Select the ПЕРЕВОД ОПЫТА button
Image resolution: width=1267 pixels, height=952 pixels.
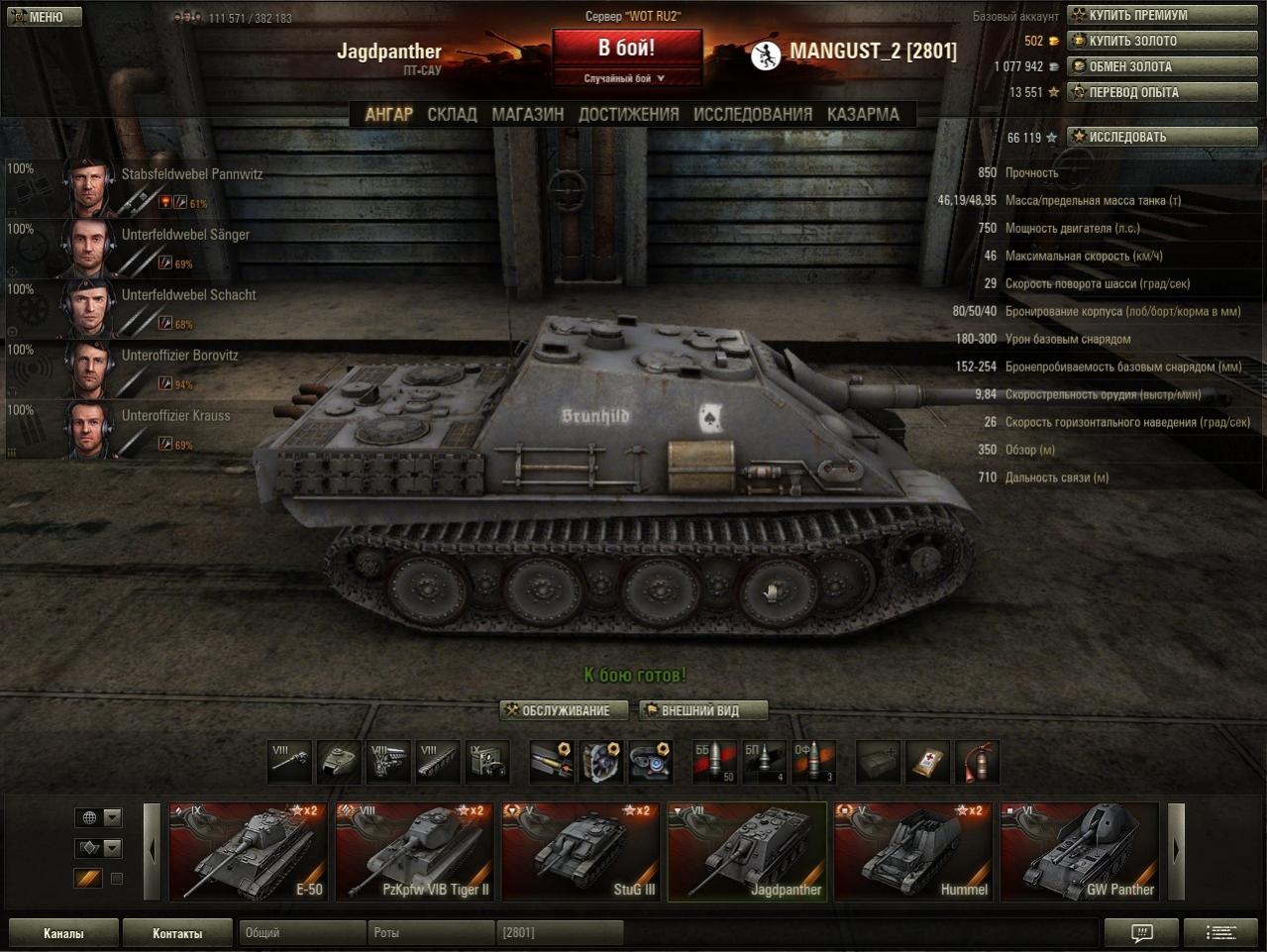pos(1161,92)
